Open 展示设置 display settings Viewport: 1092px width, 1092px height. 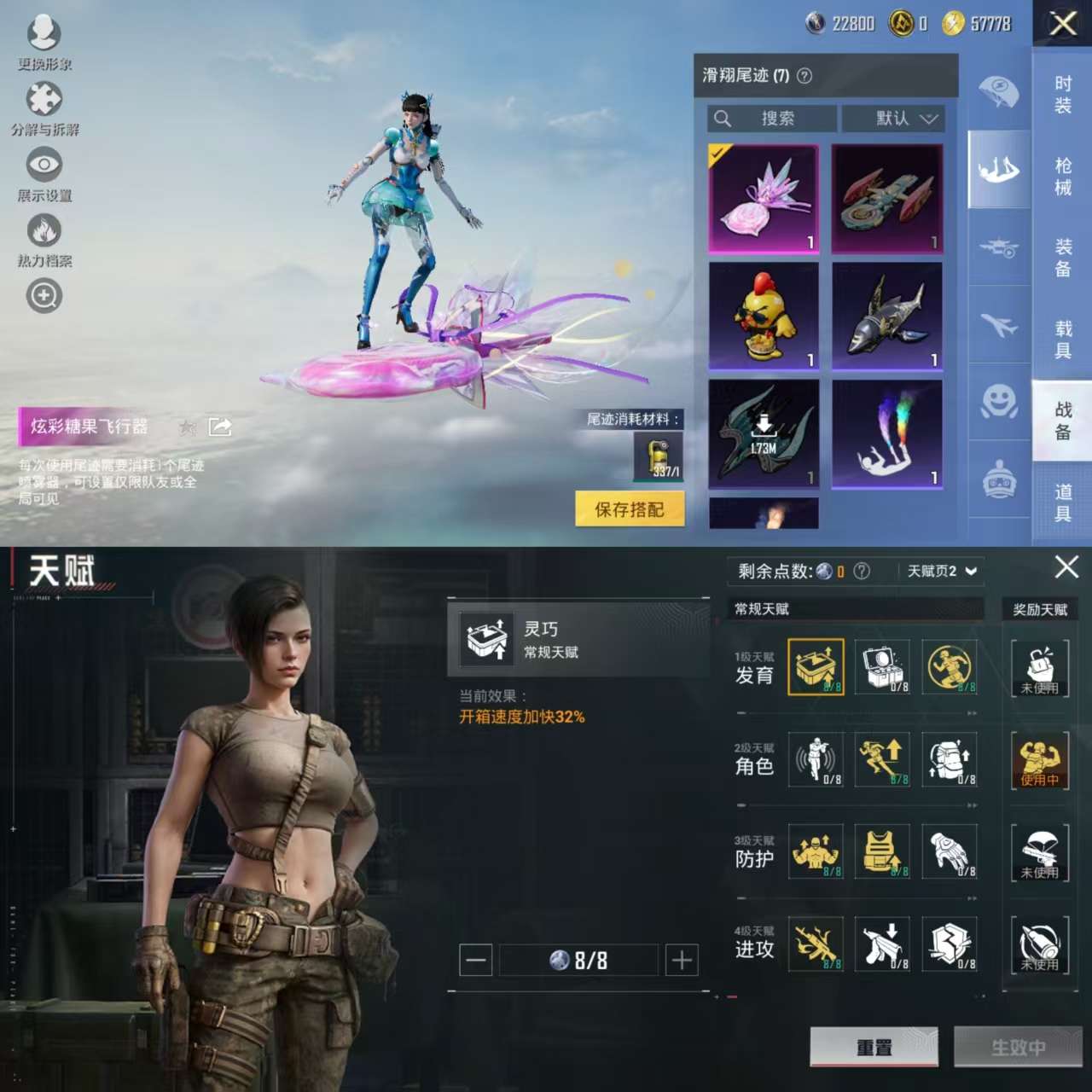tap(44, 174)
